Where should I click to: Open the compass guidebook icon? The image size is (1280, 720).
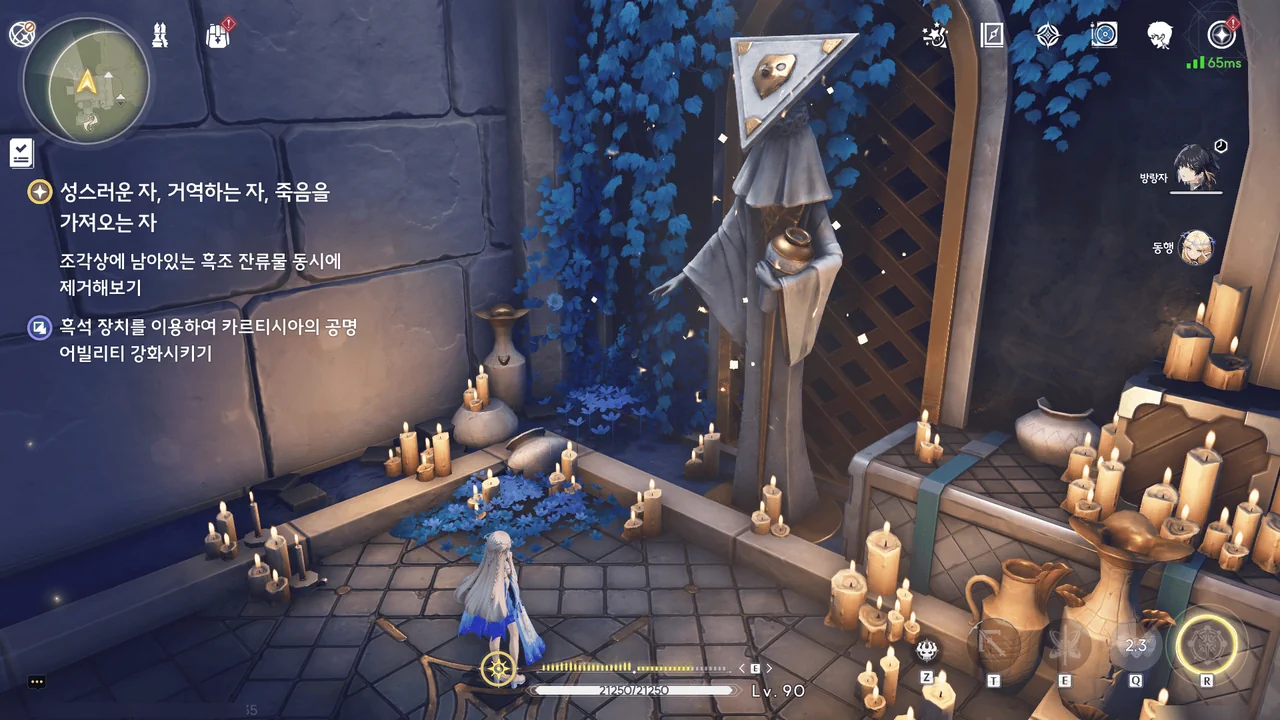point(991,36)
